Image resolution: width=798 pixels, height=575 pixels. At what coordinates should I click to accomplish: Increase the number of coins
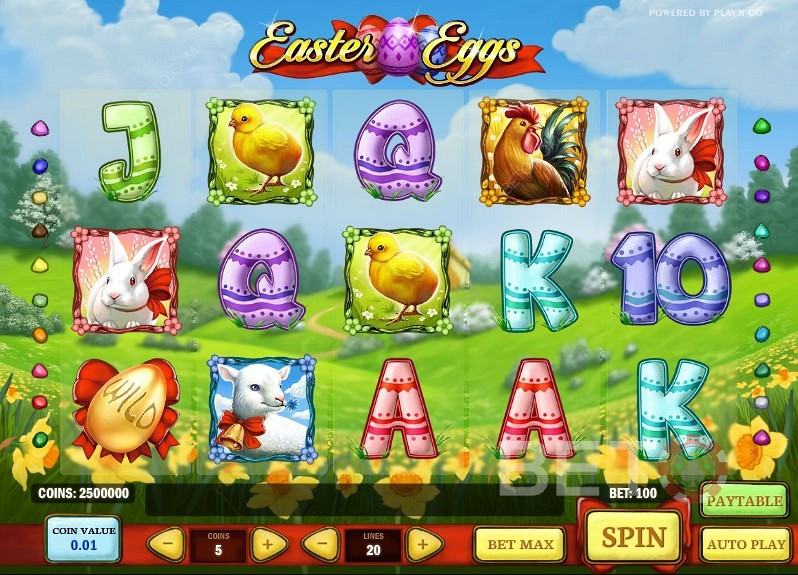point(268,544)
